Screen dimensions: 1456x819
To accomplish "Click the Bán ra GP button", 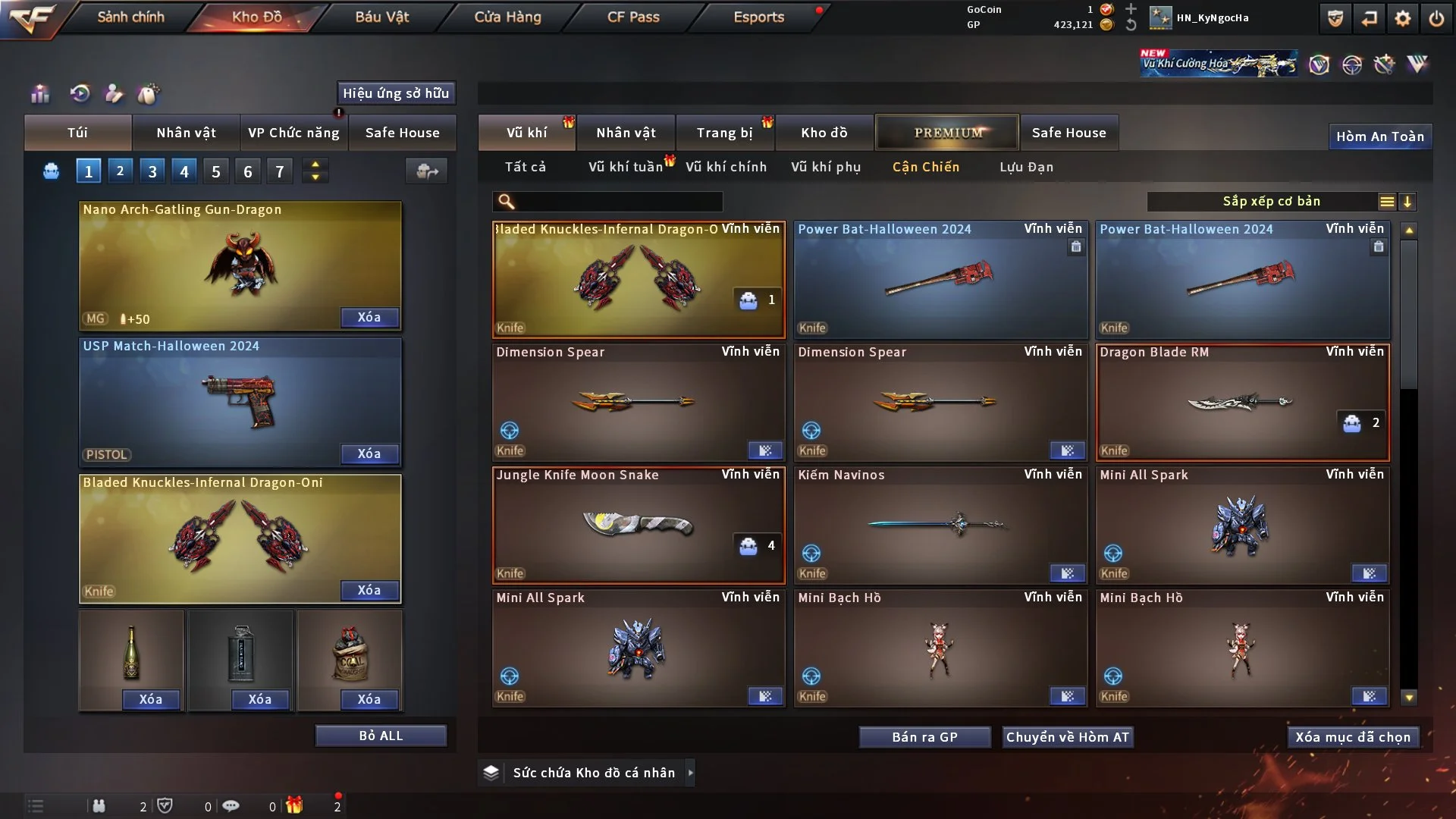I will (x=924, y=737).
